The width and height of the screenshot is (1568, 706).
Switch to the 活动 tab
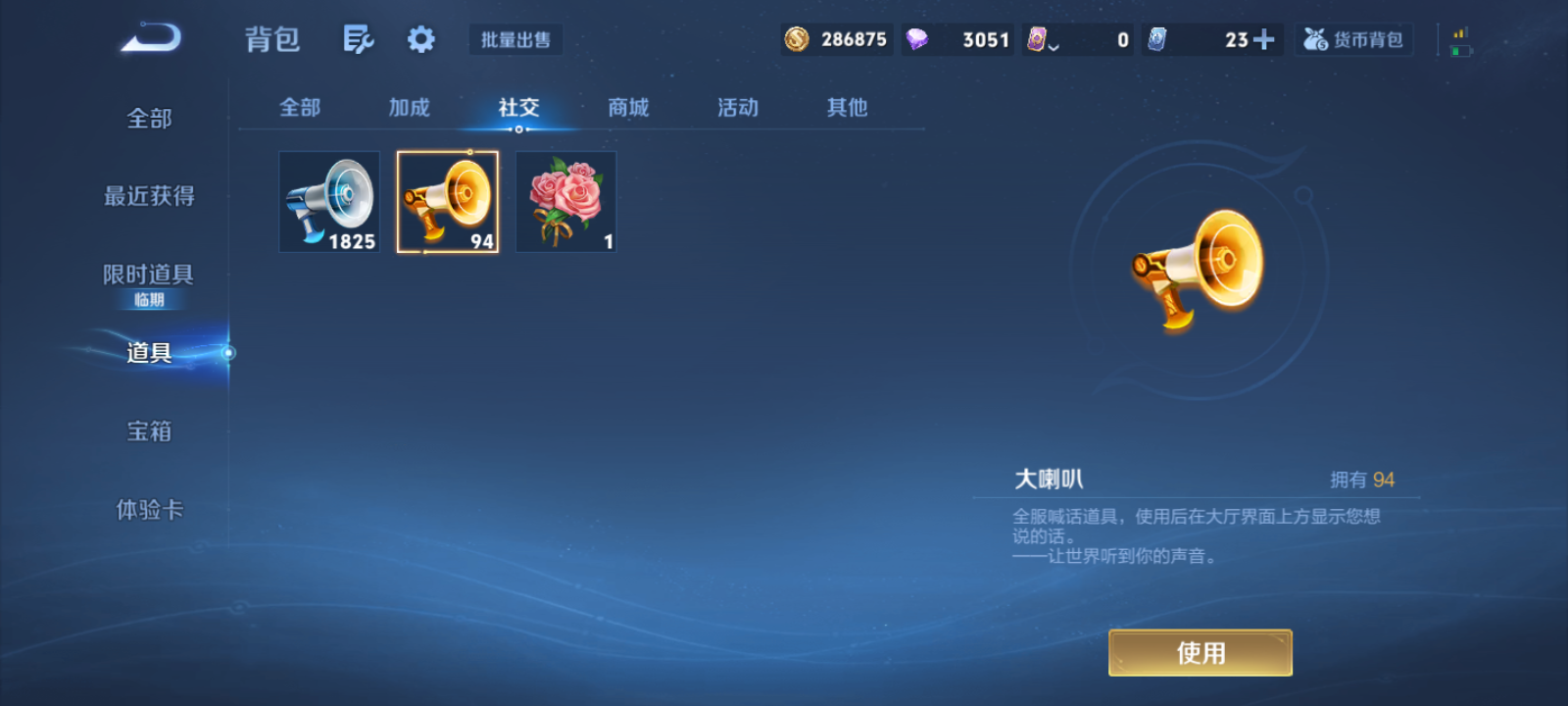[738, 108]
